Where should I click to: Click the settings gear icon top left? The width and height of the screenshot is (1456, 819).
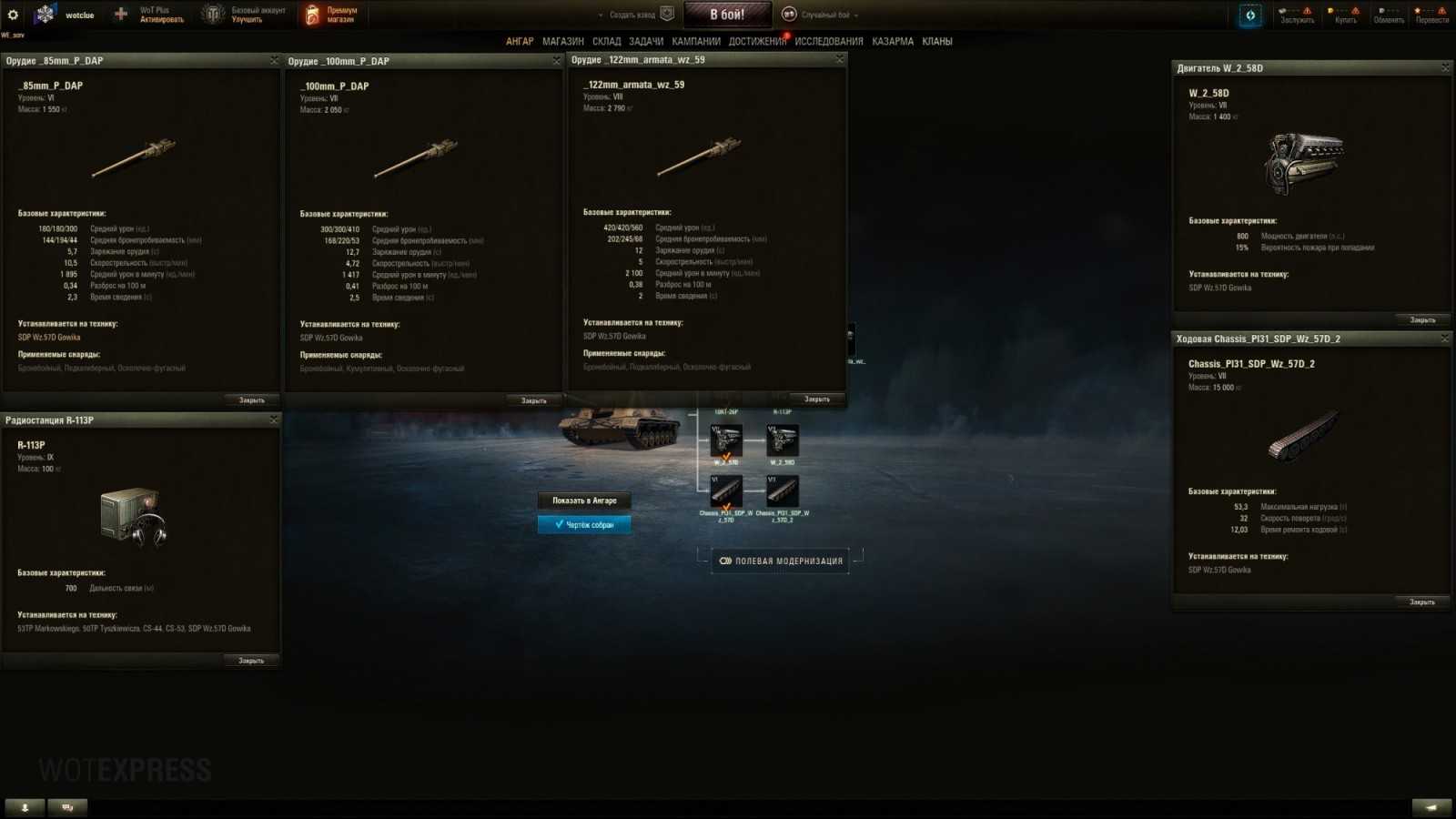(12, 14)
